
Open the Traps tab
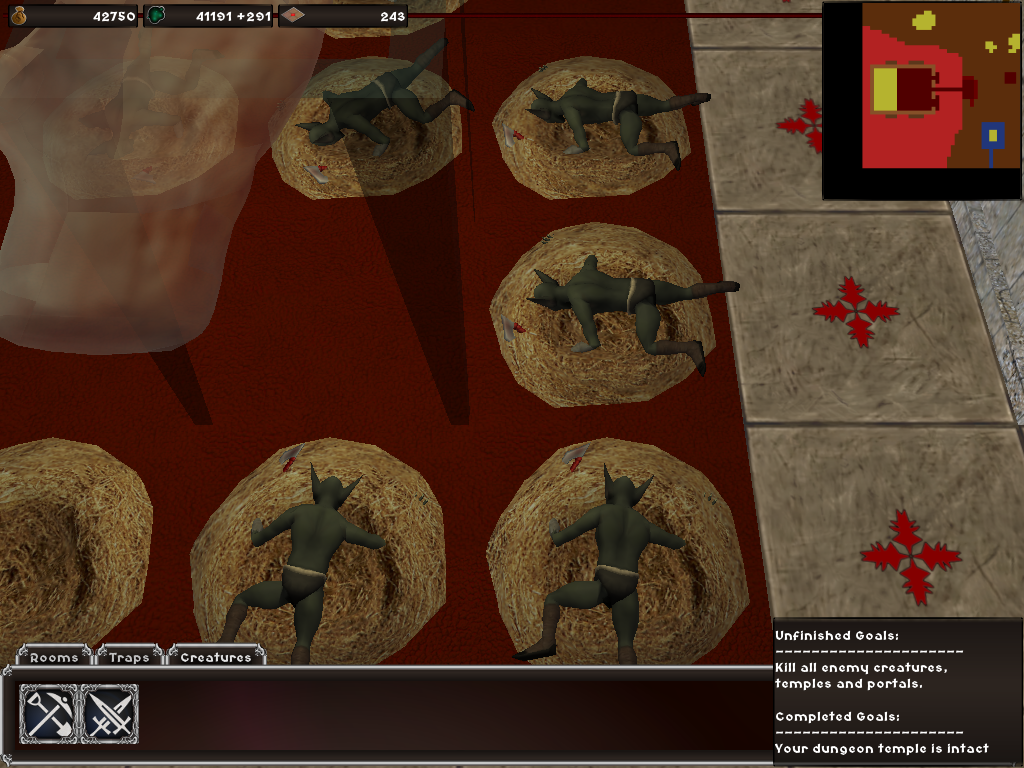click(130, 657)
